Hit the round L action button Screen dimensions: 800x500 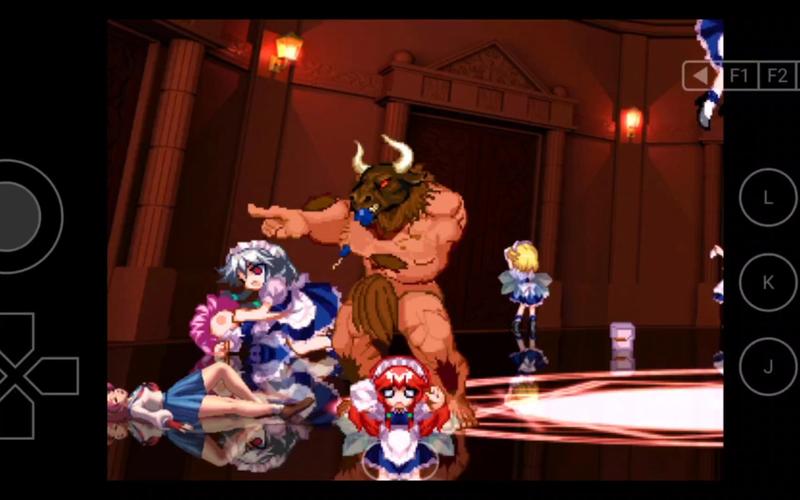[768, 197]
